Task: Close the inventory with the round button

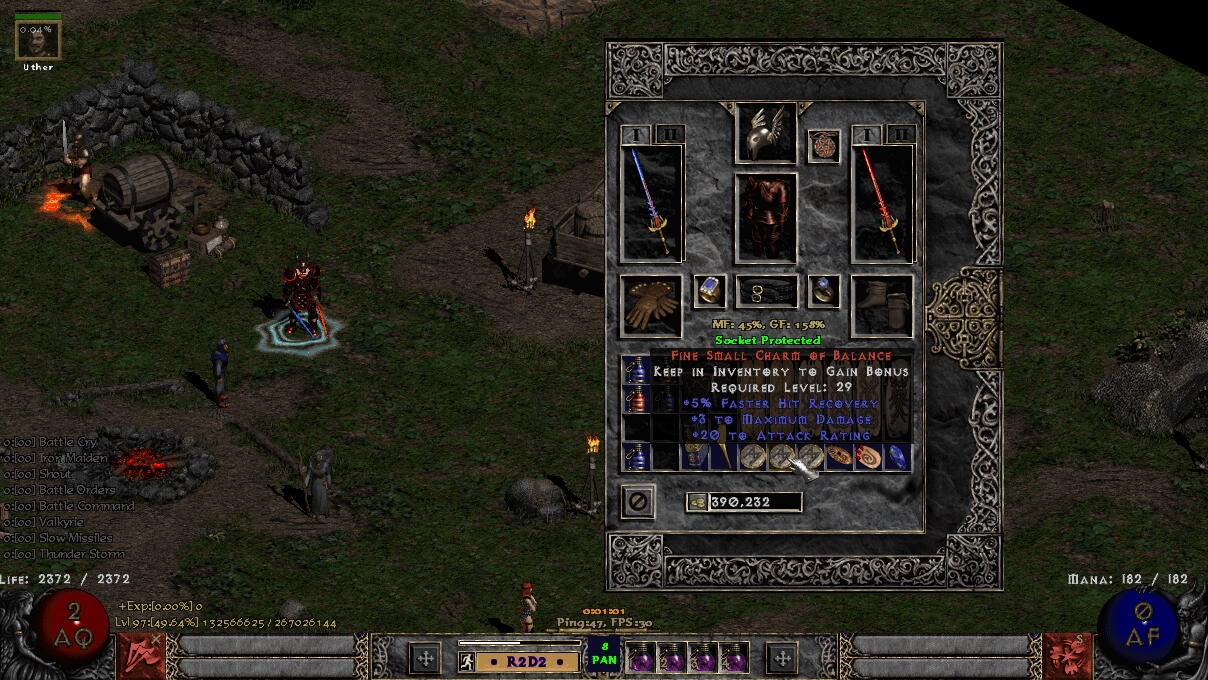Action: (637, 501)
